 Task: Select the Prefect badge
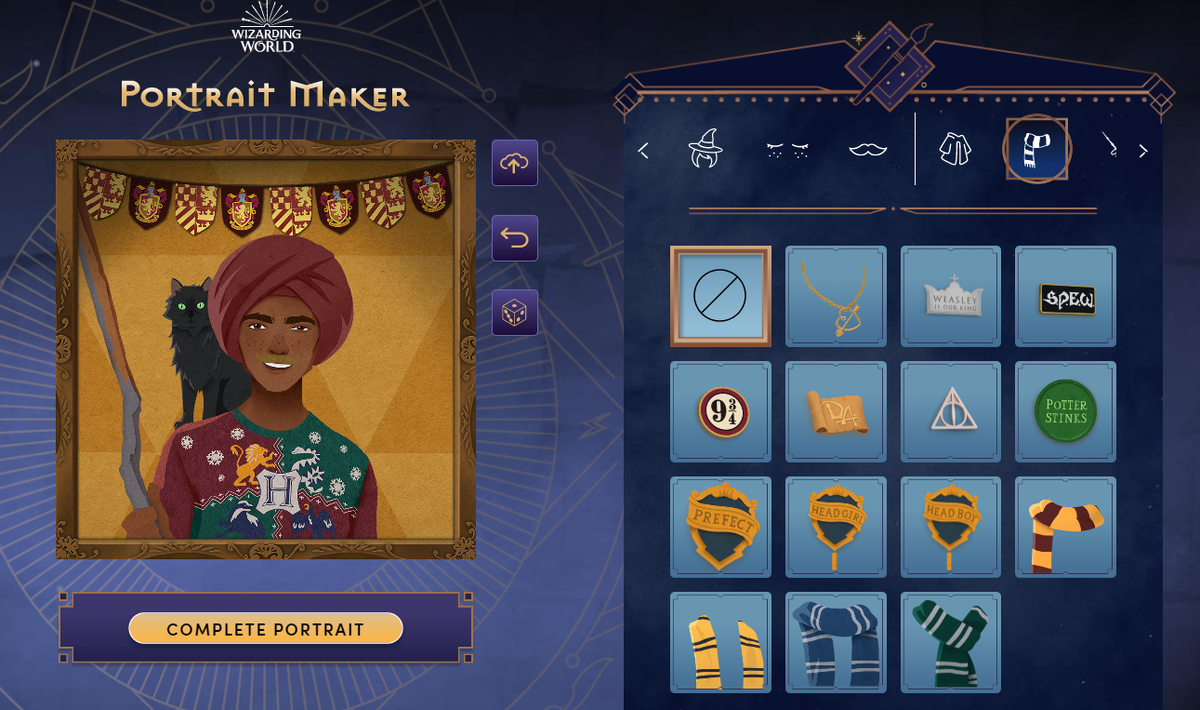coord(720,527)
